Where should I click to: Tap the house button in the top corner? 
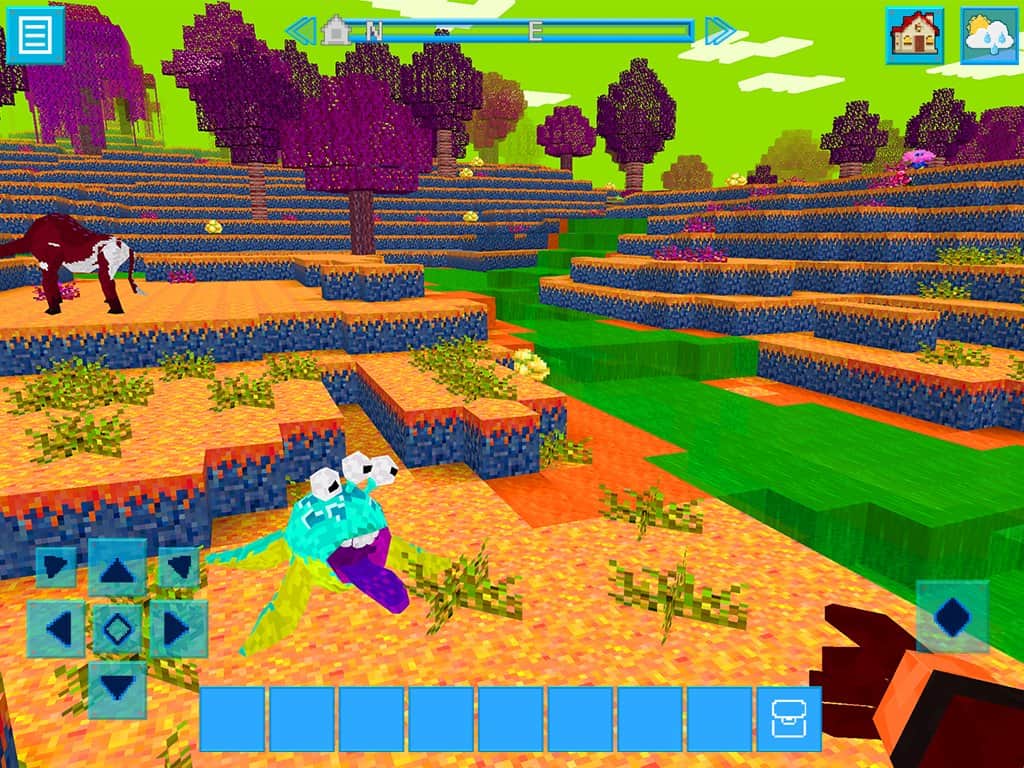click(914, 36)
